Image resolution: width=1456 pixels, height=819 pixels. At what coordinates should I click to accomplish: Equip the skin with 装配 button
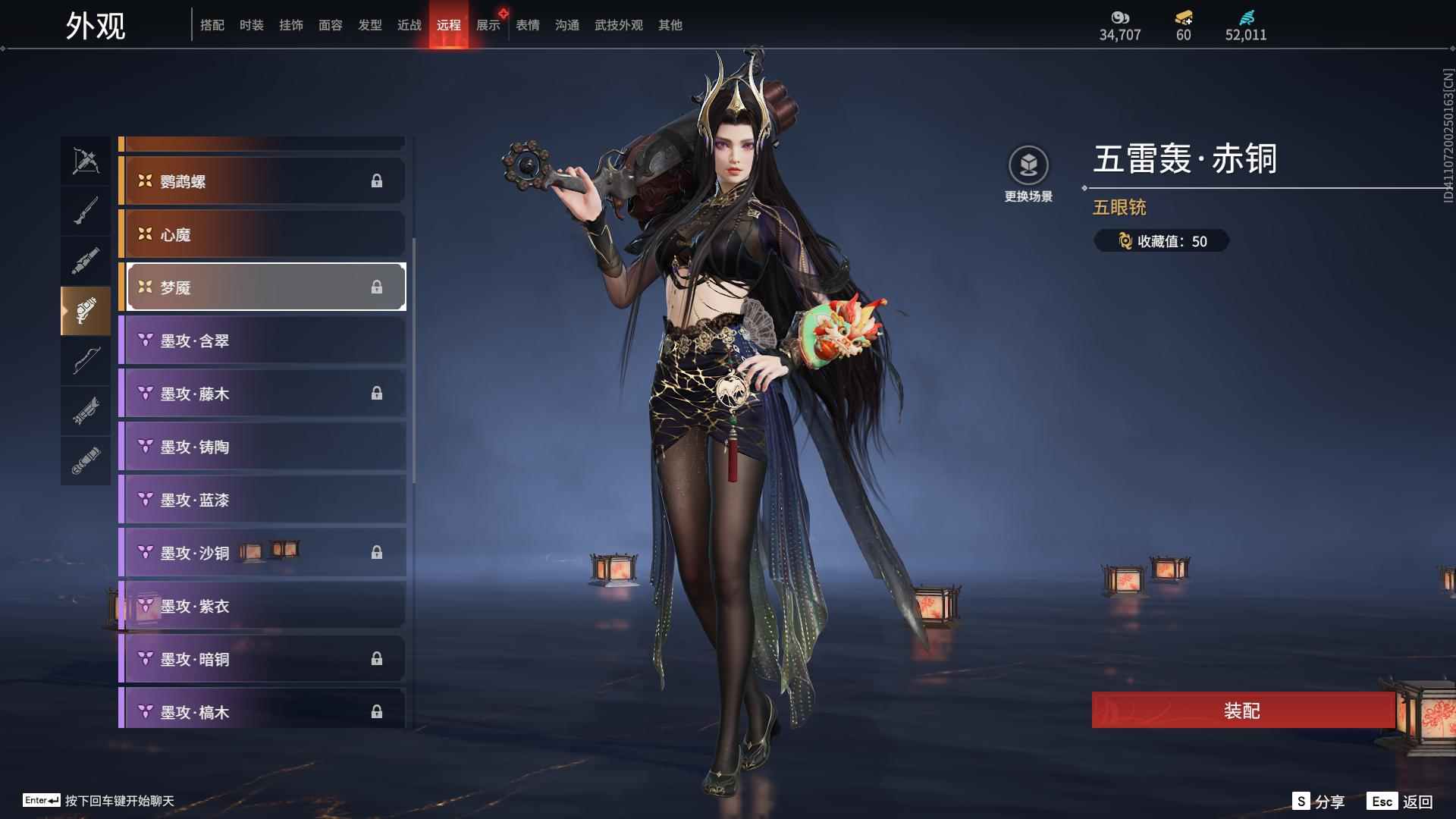(1242, 711)
